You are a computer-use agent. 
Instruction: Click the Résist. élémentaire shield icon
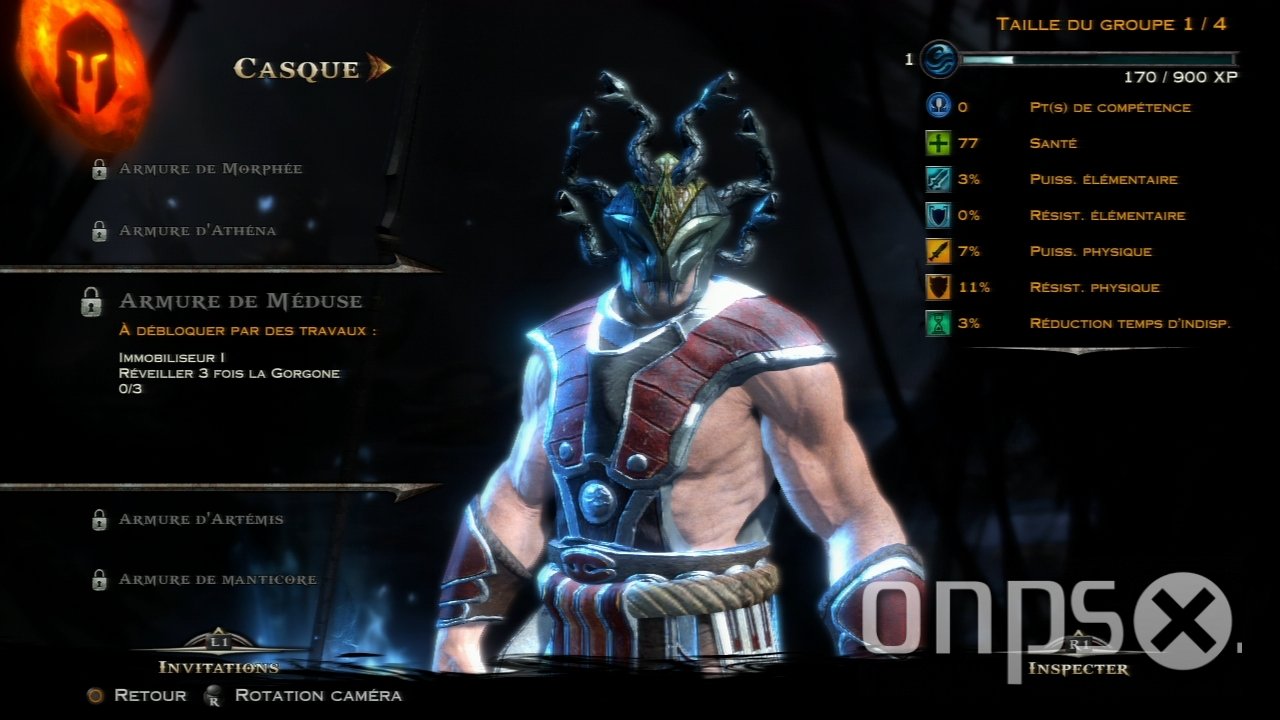click(938, 215)
